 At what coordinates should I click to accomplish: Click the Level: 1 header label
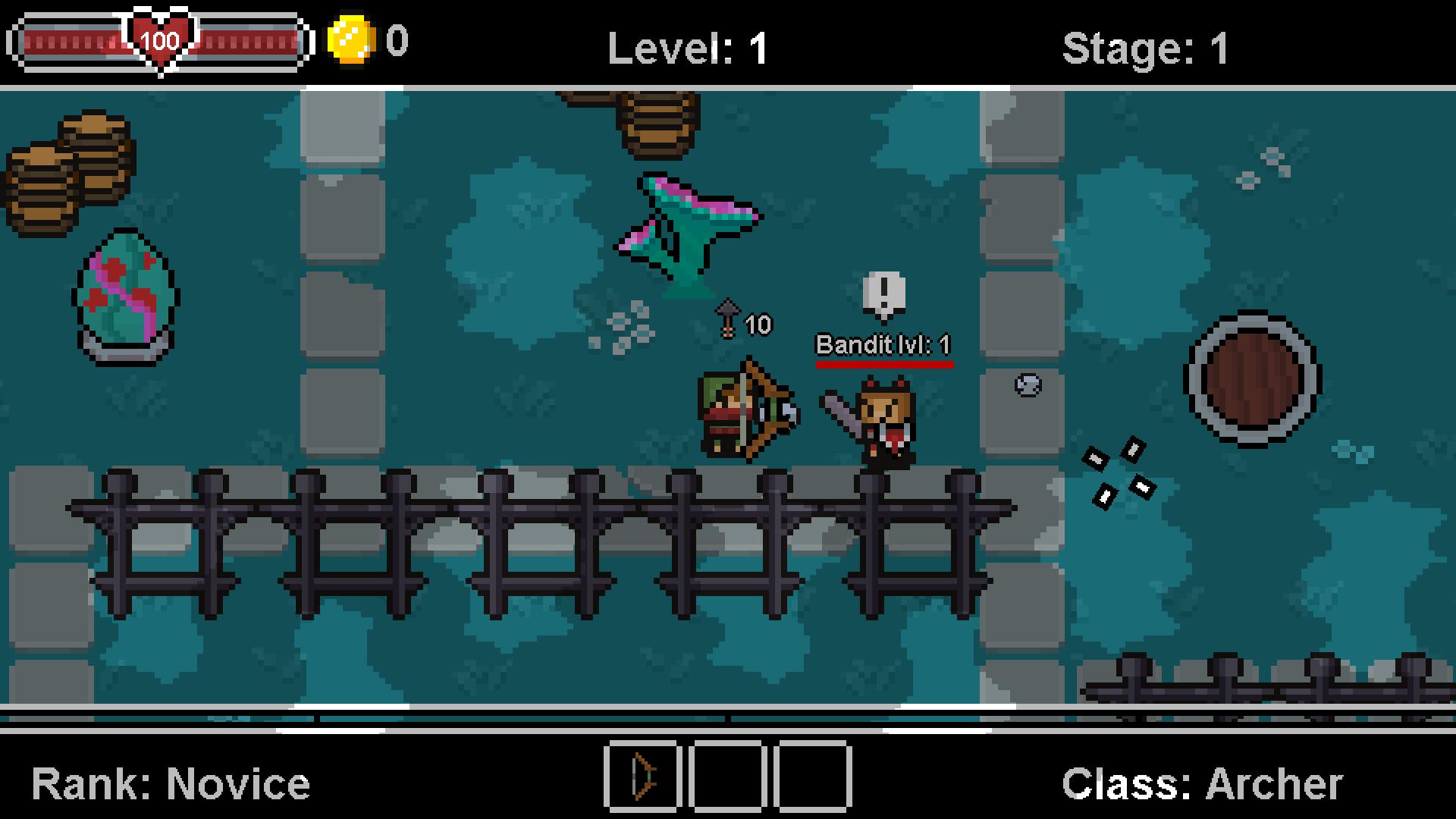tap(685, 48)
